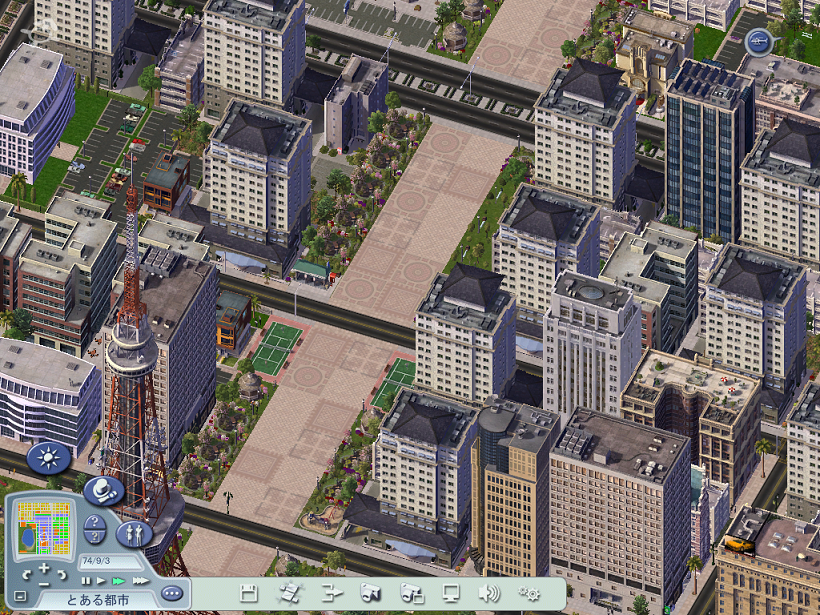Screen dimensions: 820x615
Task: Switch to Mayor mode top hat button
Action: 102,490
